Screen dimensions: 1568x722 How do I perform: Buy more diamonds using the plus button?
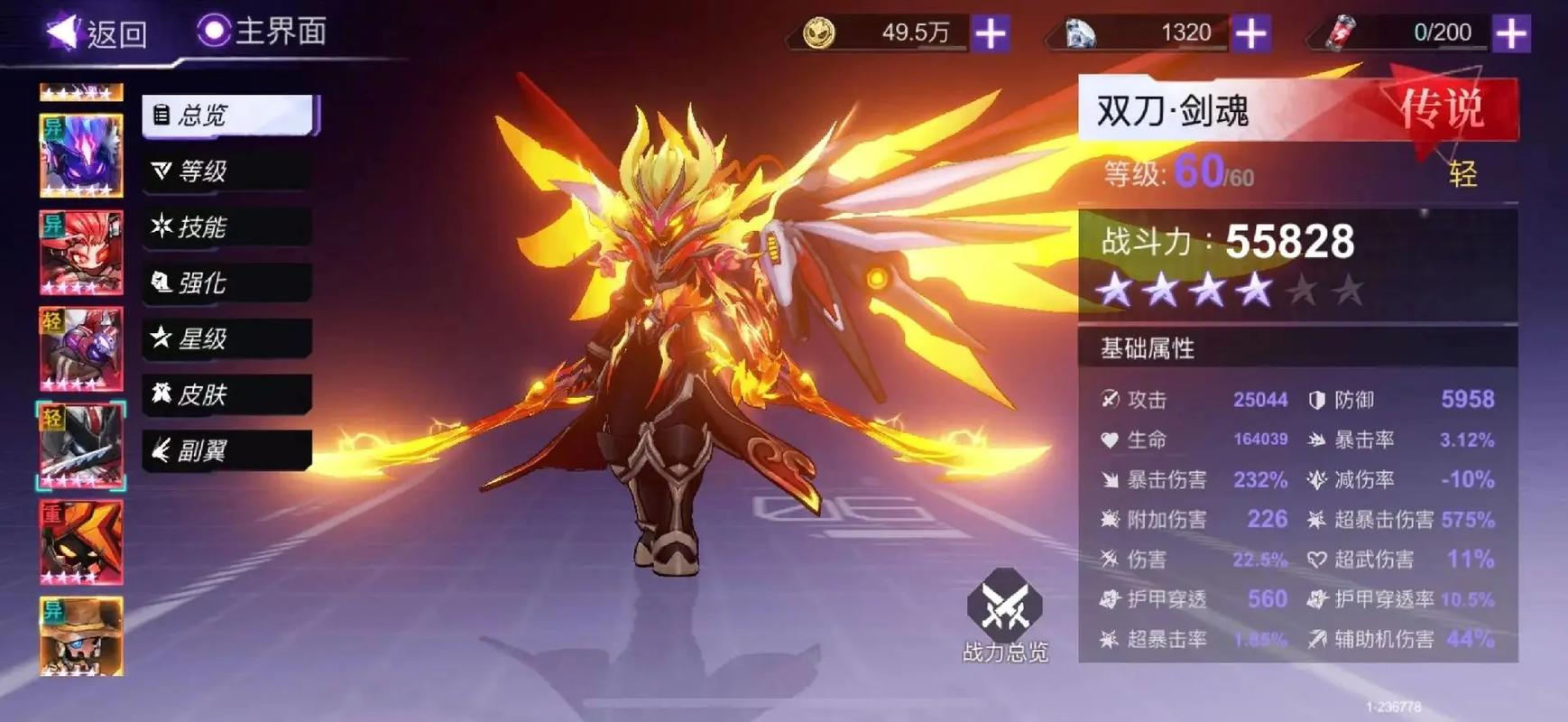[1250, 33]
